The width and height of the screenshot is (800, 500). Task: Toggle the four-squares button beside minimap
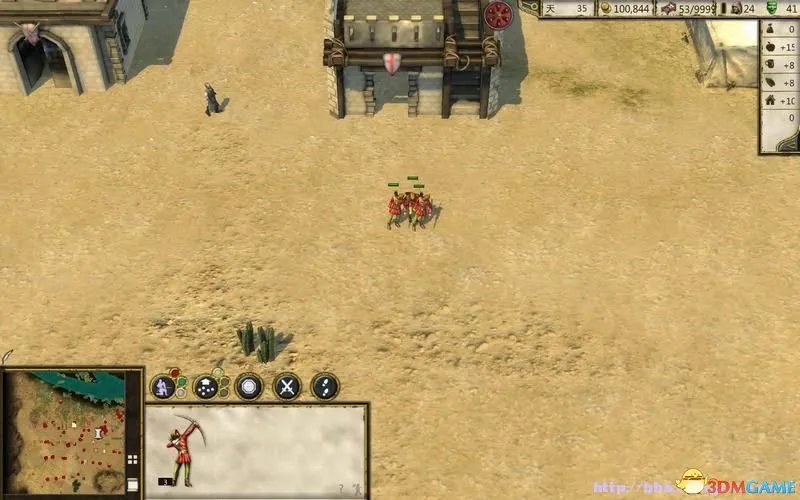(132, 461)
